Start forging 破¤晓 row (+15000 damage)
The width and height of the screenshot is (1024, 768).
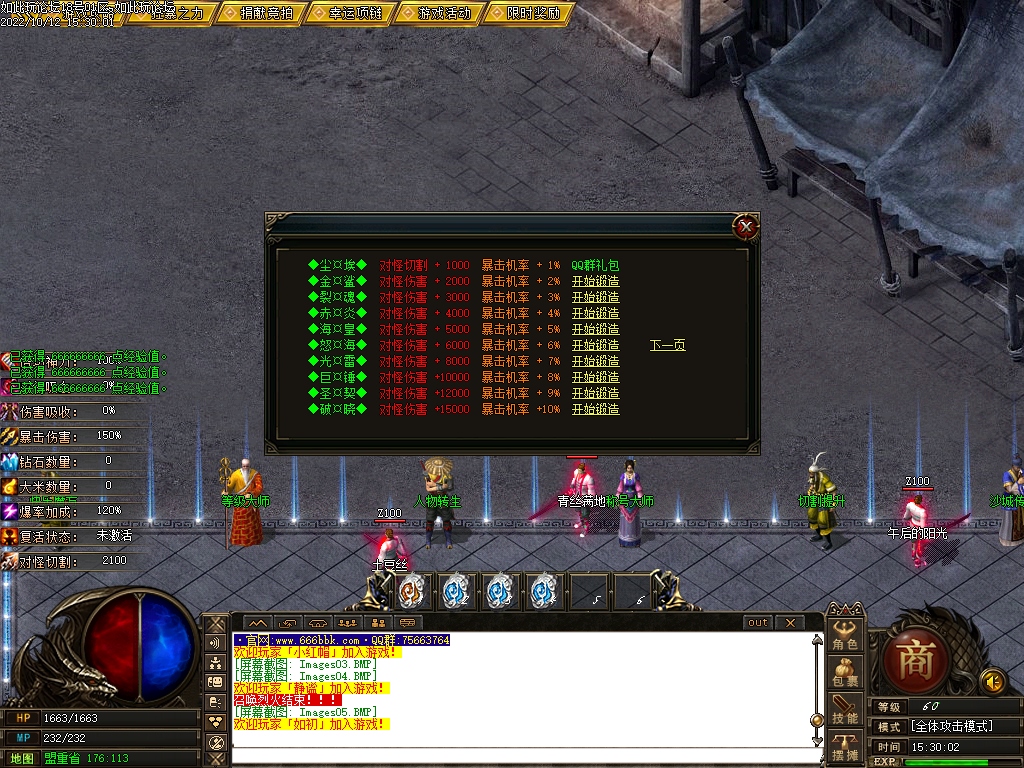click(595, 409)
